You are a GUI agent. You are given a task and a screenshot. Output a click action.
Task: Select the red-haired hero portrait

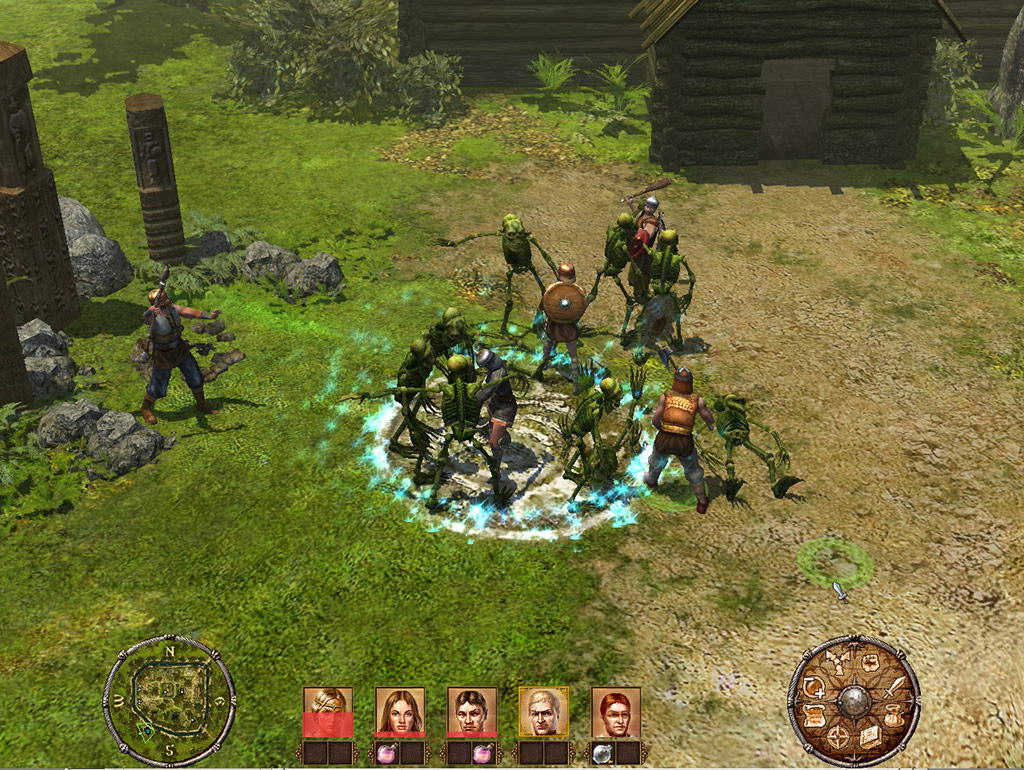[x=616, y=710]
